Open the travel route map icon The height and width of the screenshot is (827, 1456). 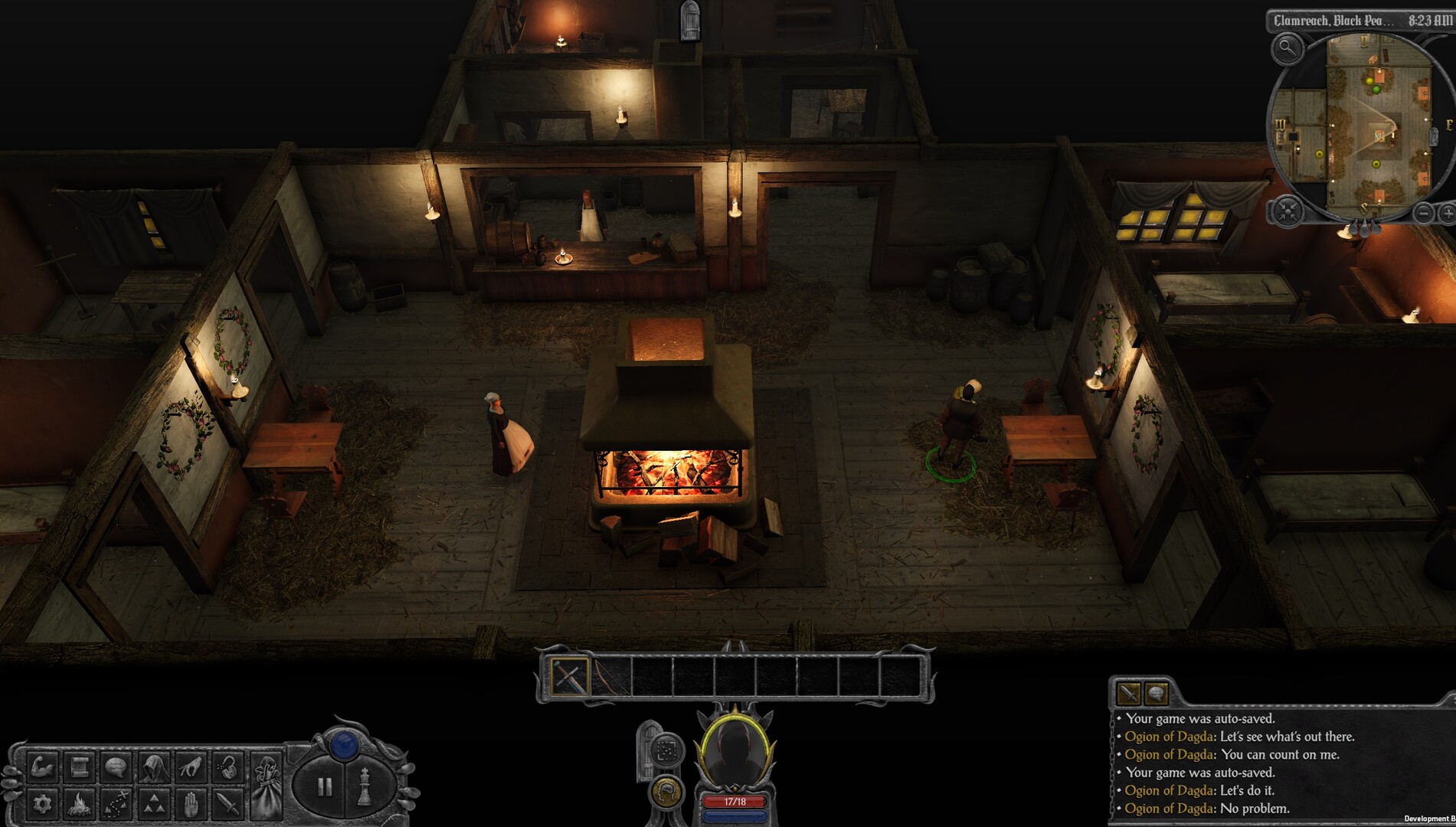[115, 805]
